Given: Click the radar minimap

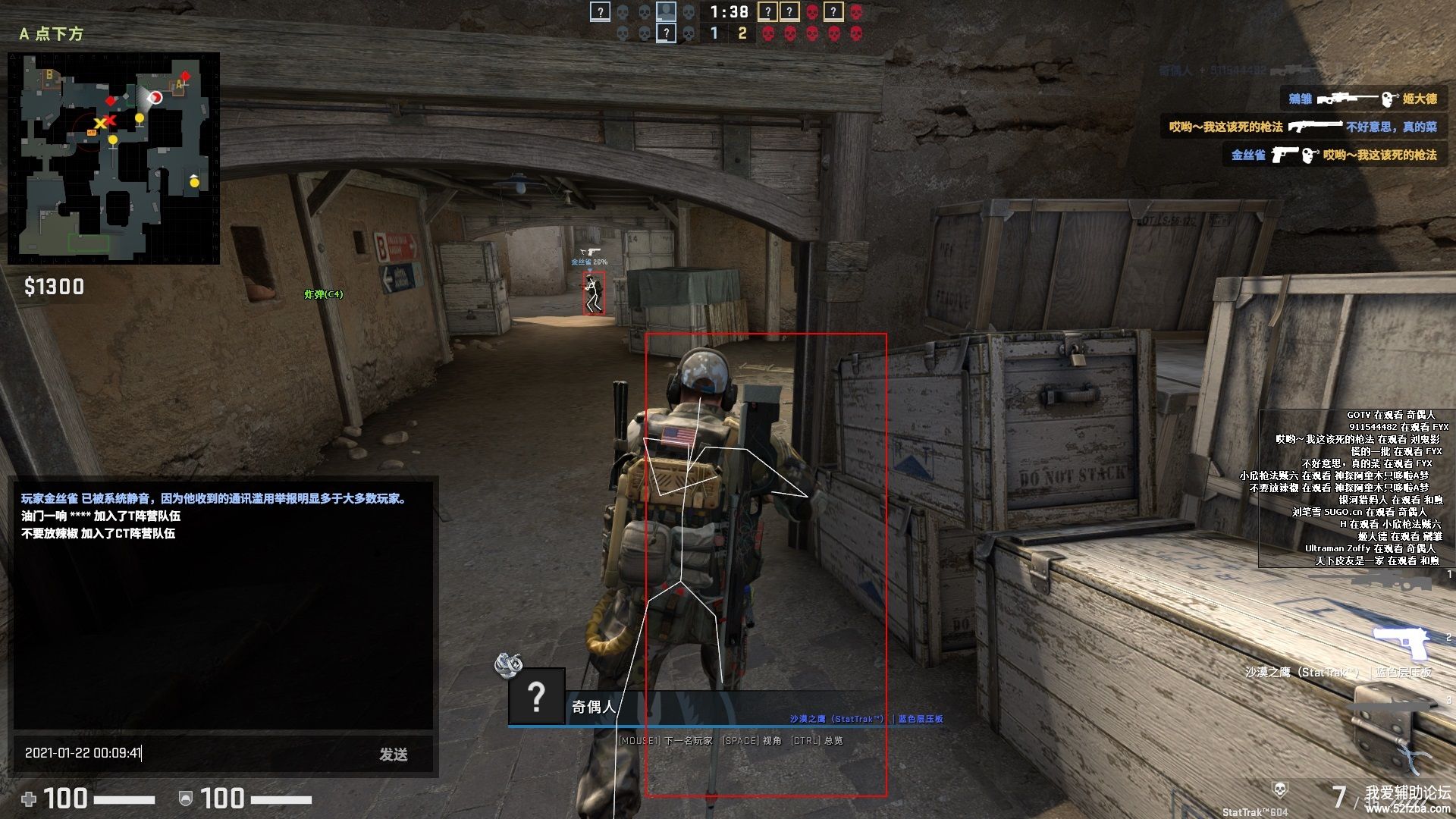Looking at the screenshot, I should 114,158.
